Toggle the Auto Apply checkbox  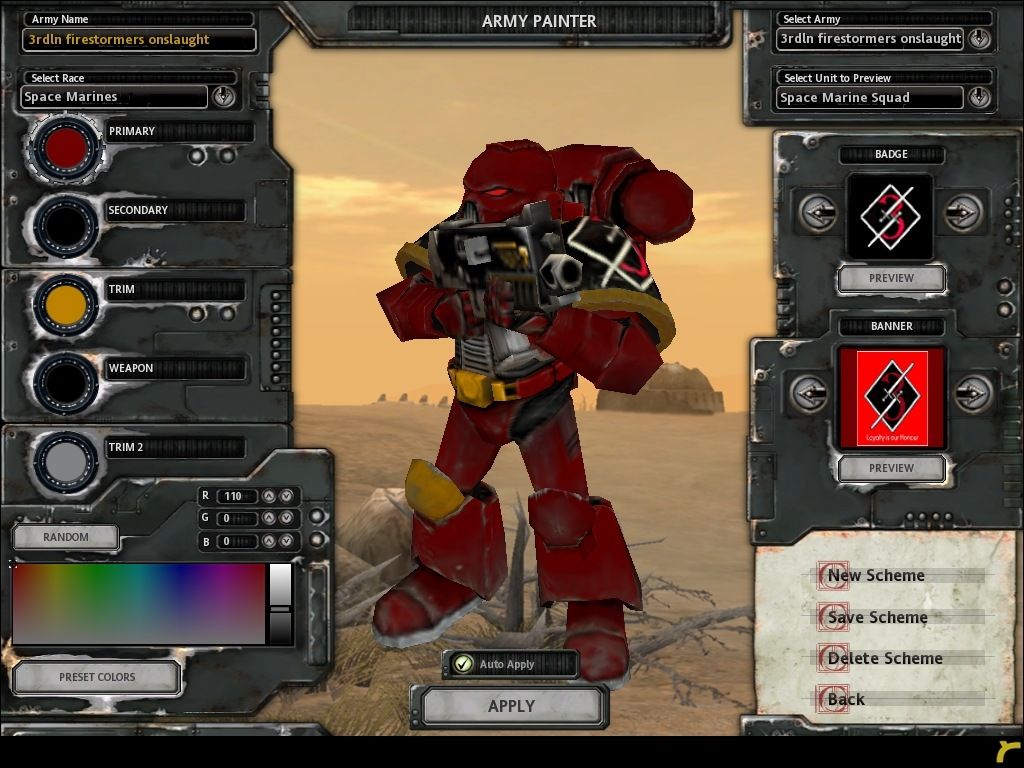[462, 664]
